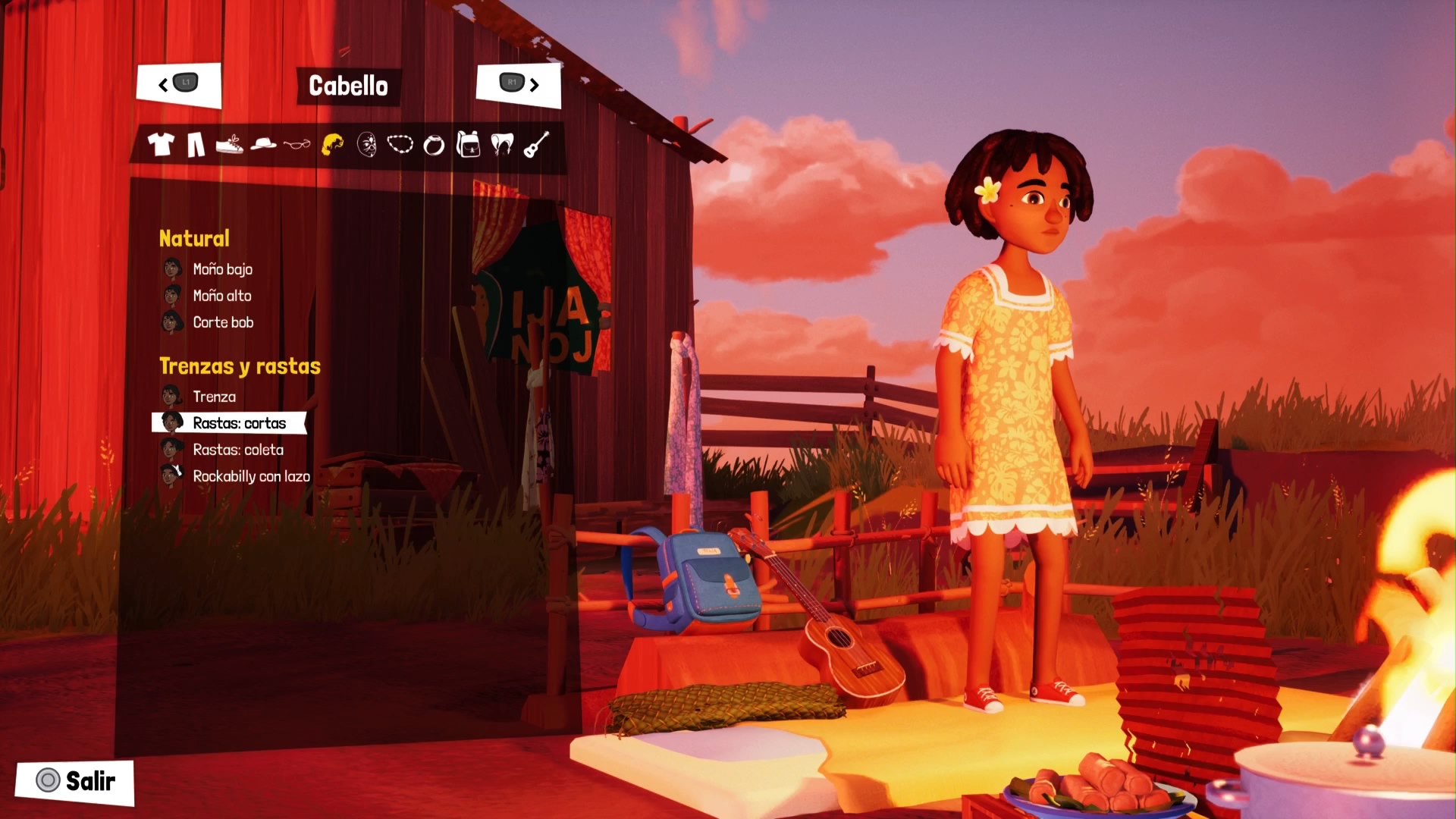Open the hat category icon

263,143
